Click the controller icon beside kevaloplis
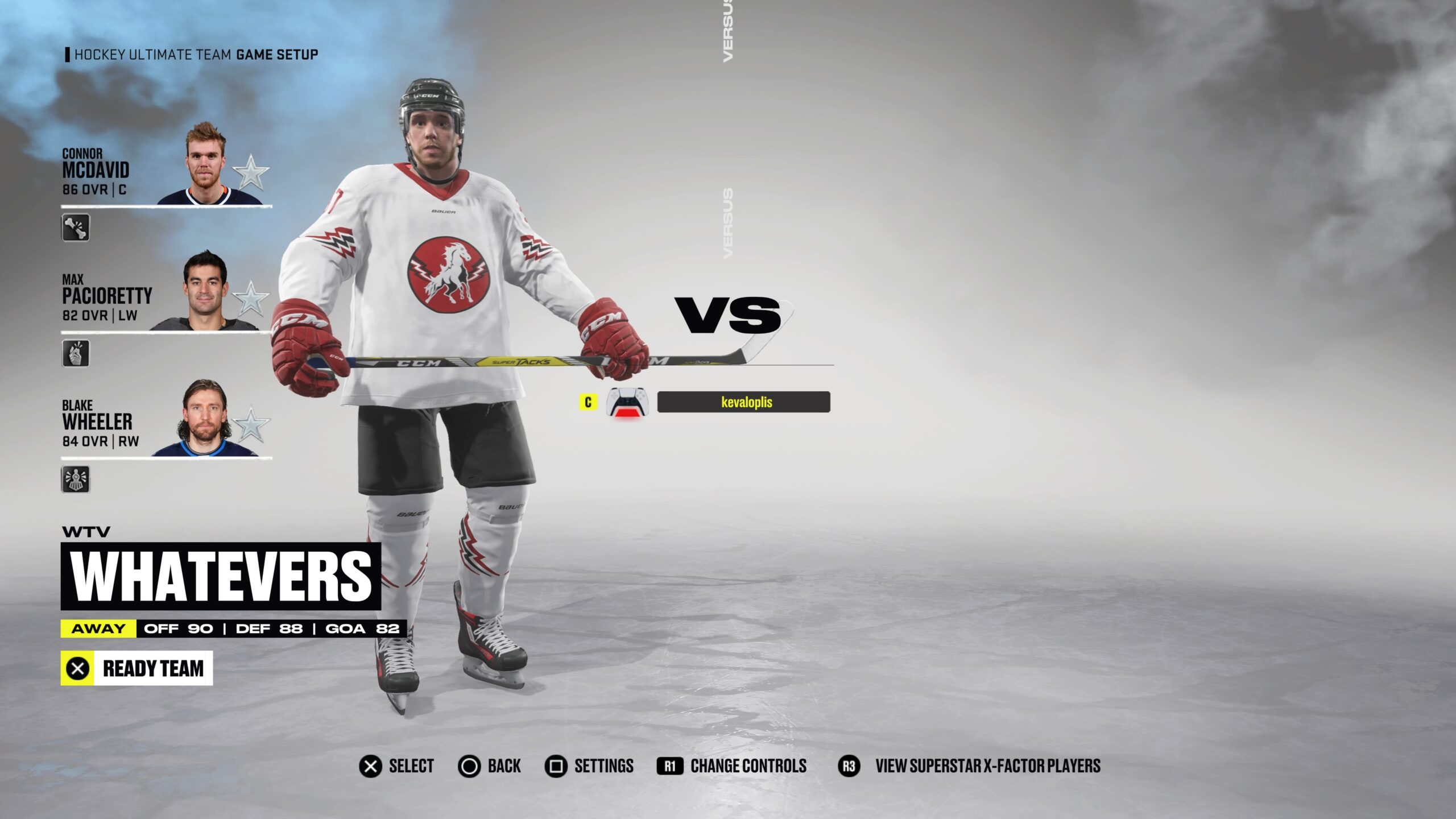This screenshot has height=819, width=1456. (x=627, y=402)
